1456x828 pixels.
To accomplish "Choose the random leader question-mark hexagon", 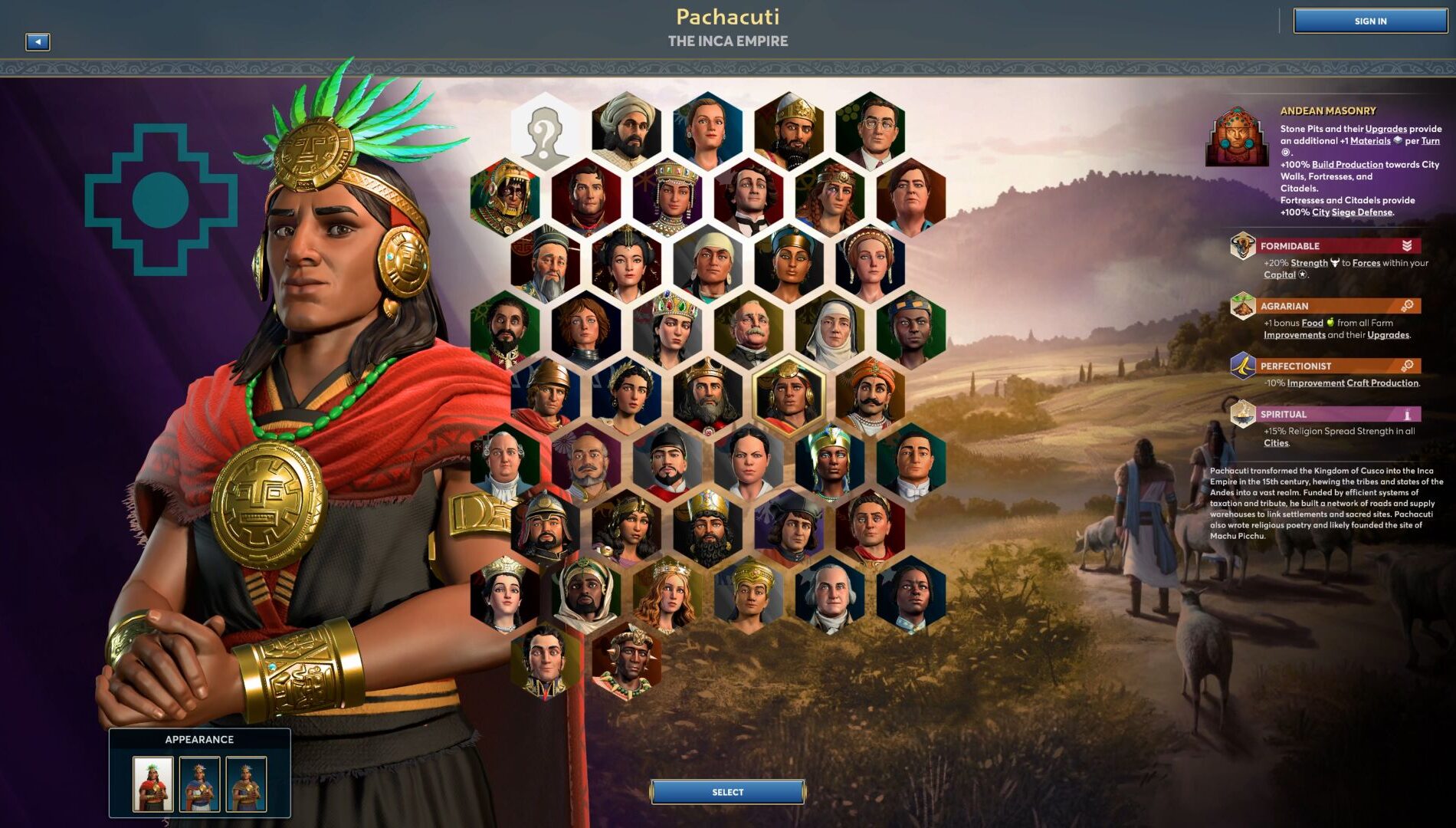I will [x=545, y=132].
